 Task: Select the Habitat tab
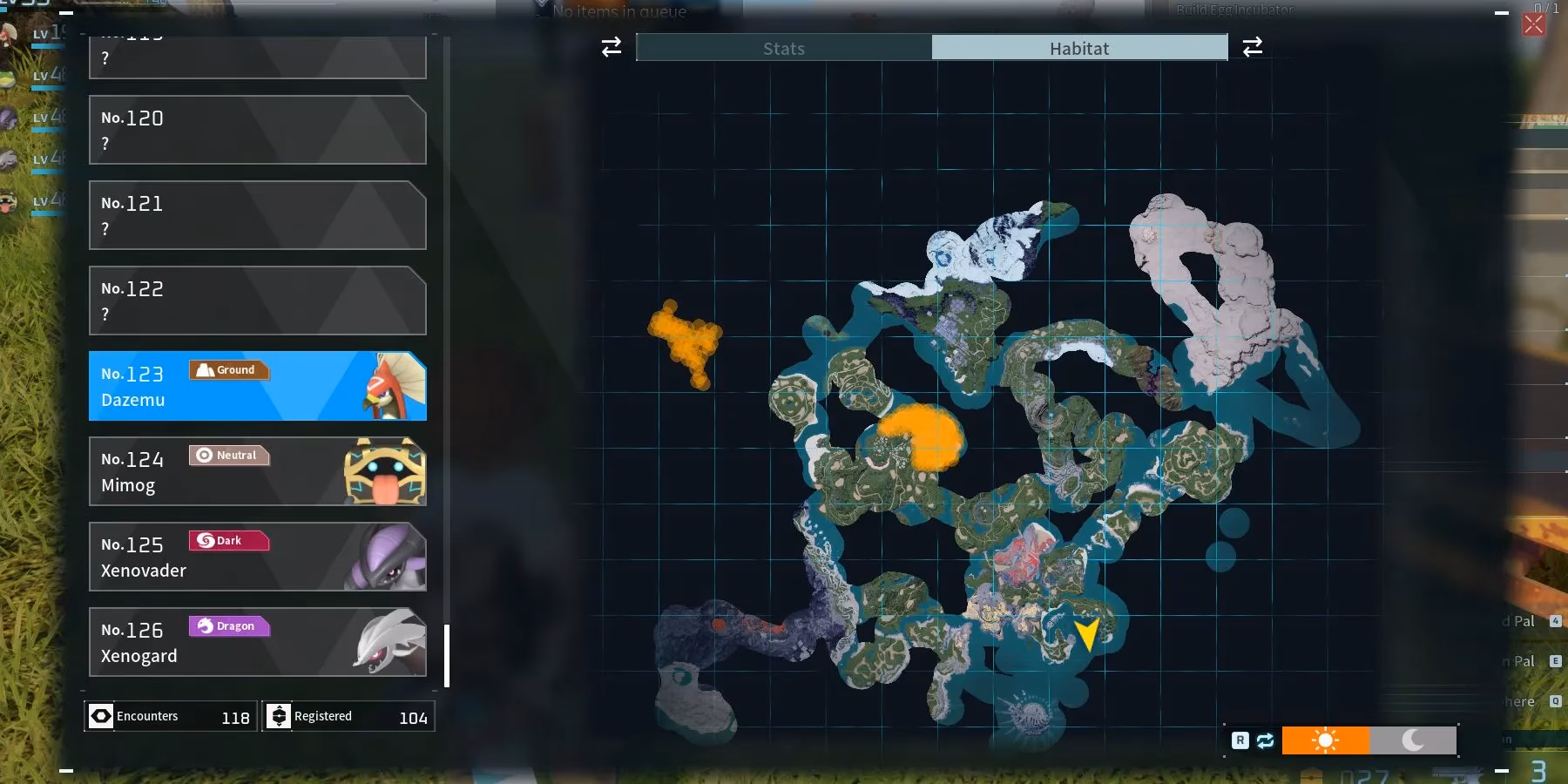pyautogui.click(x=1079, y=48)
